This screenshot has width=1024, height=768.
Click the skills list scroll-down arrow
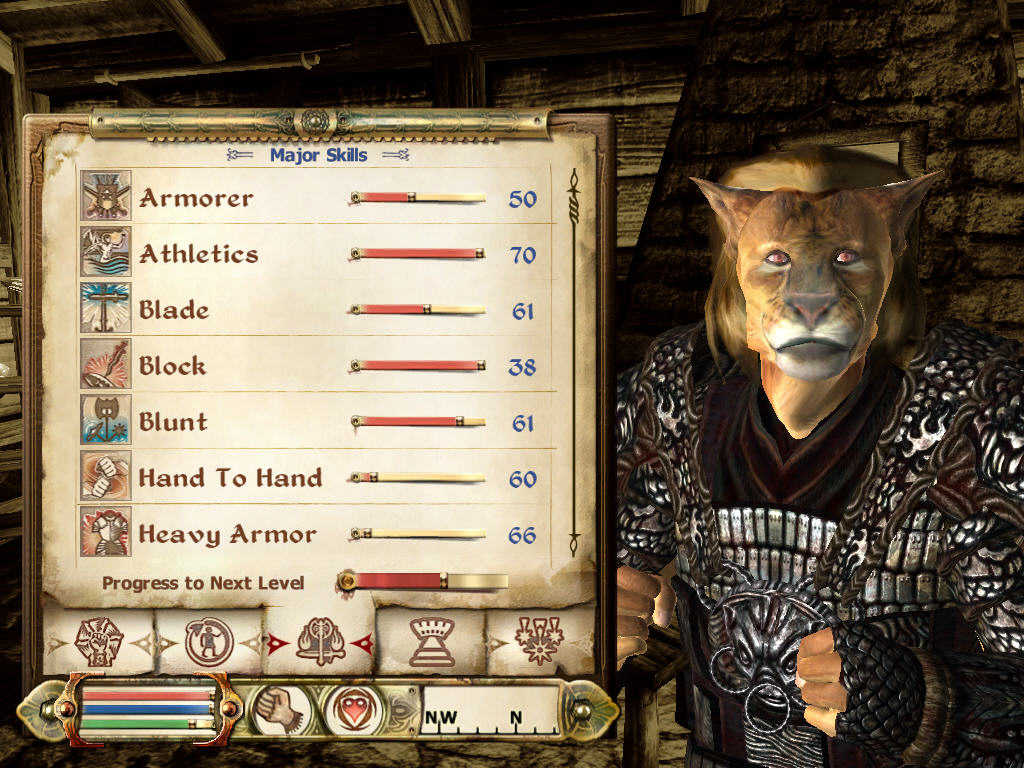[x=574, y=546]
